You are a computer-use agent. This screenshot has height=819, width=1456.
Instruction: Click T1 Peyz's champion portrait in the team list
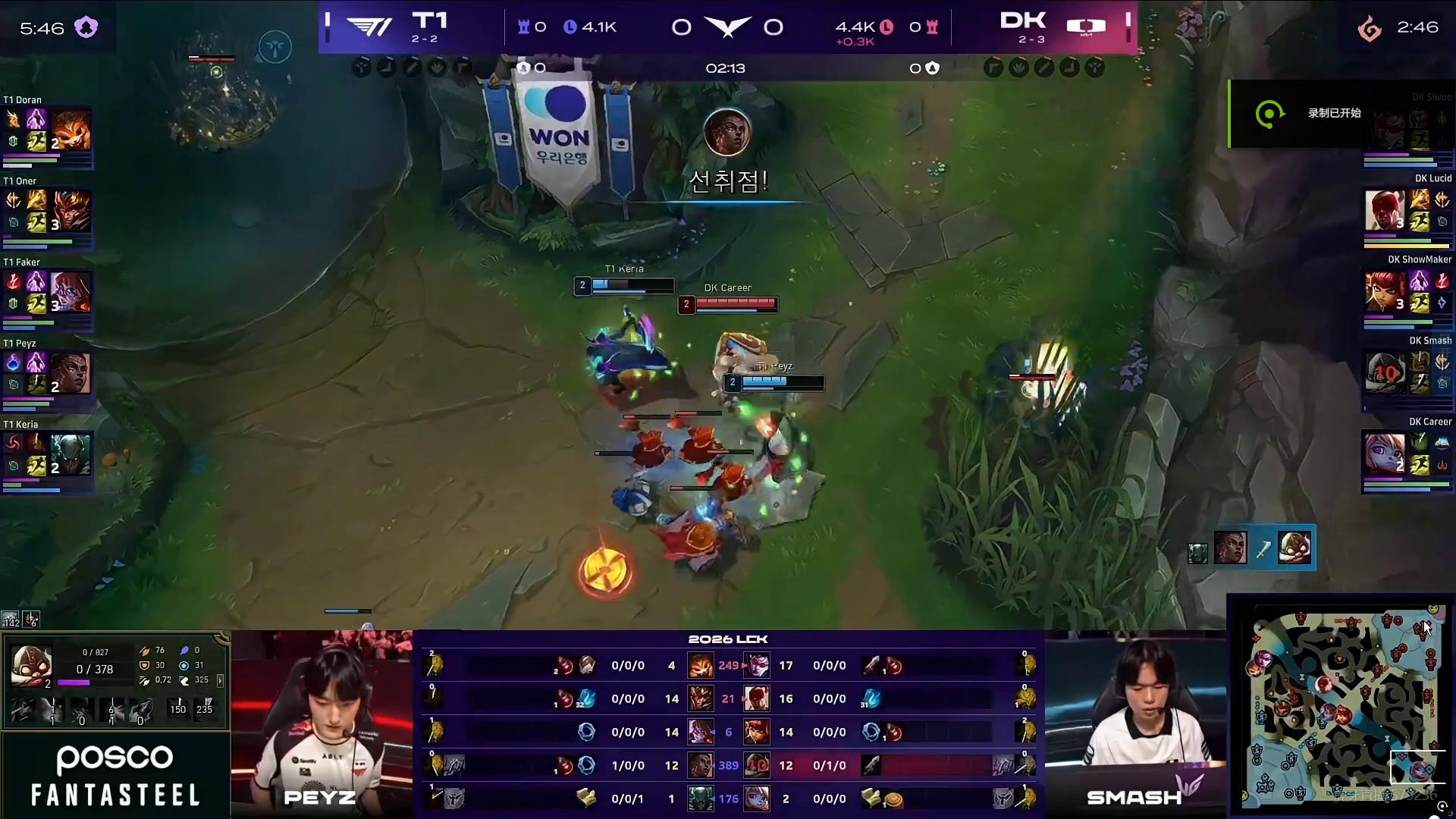(71, 374)
